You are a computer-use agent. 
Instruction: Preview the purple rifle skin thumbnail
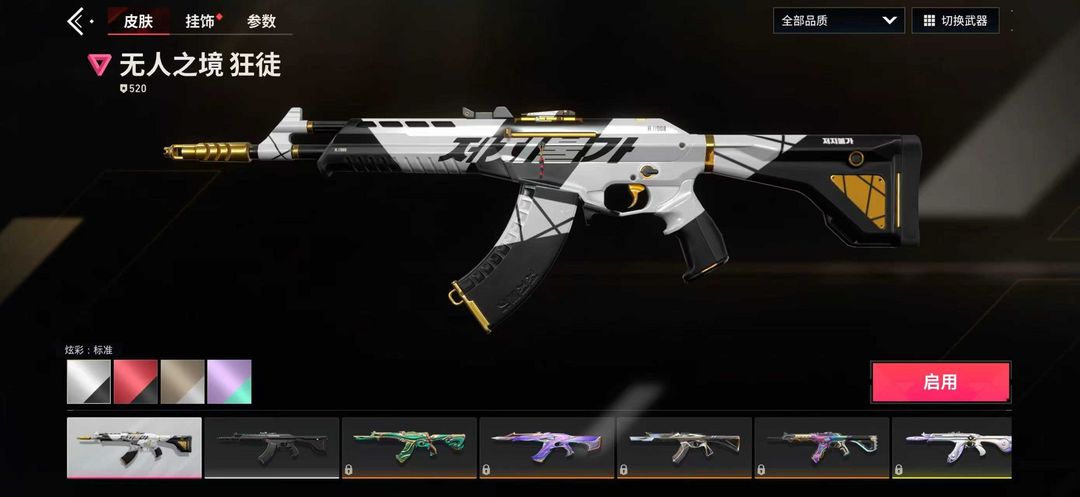click(x=545, y=447)
